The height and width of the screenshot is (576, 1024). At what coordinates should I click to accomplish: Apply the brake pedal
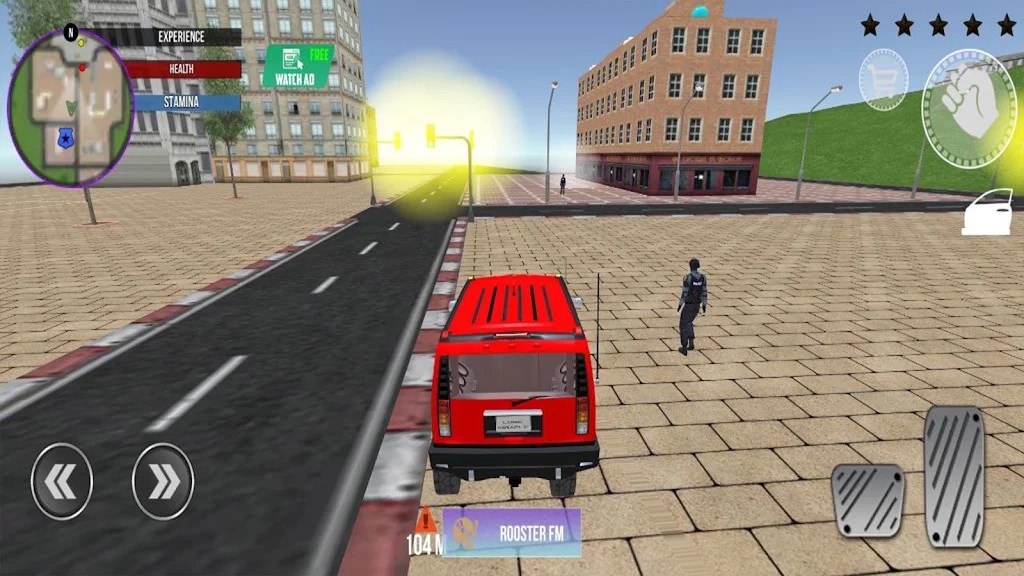coord(868,500)
